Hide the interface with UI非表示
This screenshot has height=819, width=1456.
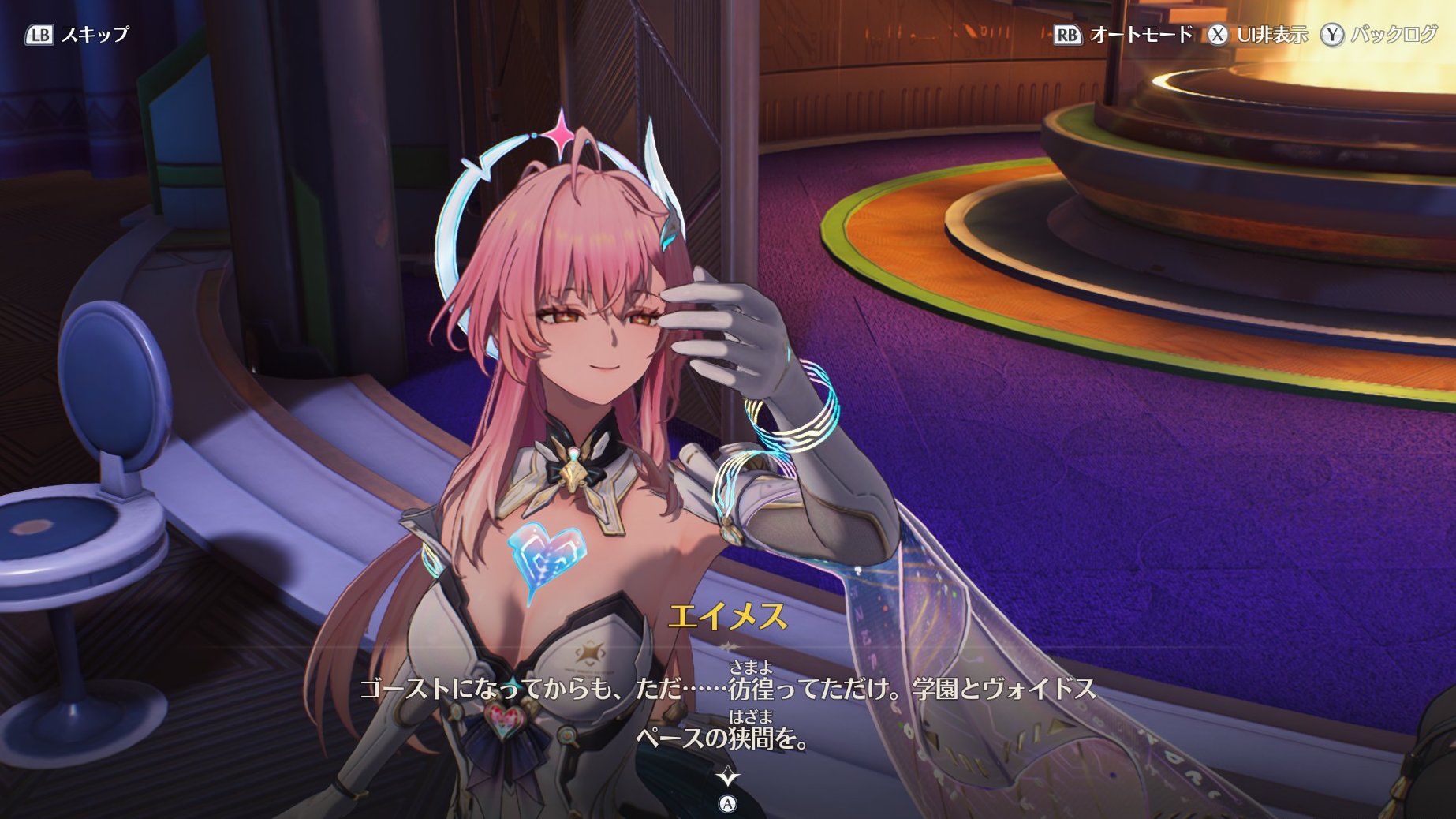tap(1257, 35)
